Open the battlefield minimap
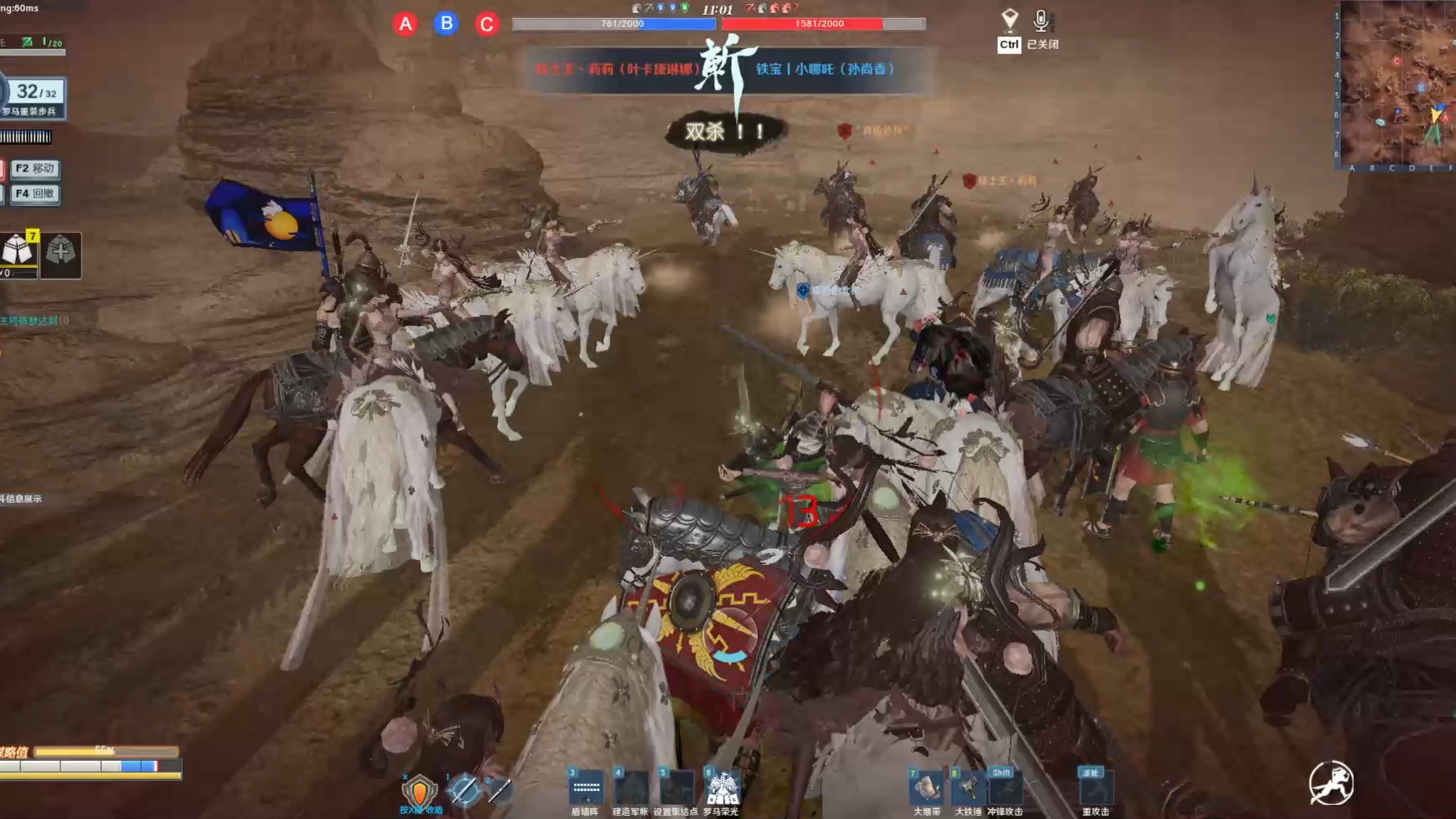Image resolution: width=1456 pixels, height=819 pixels. click(1396, 83)
